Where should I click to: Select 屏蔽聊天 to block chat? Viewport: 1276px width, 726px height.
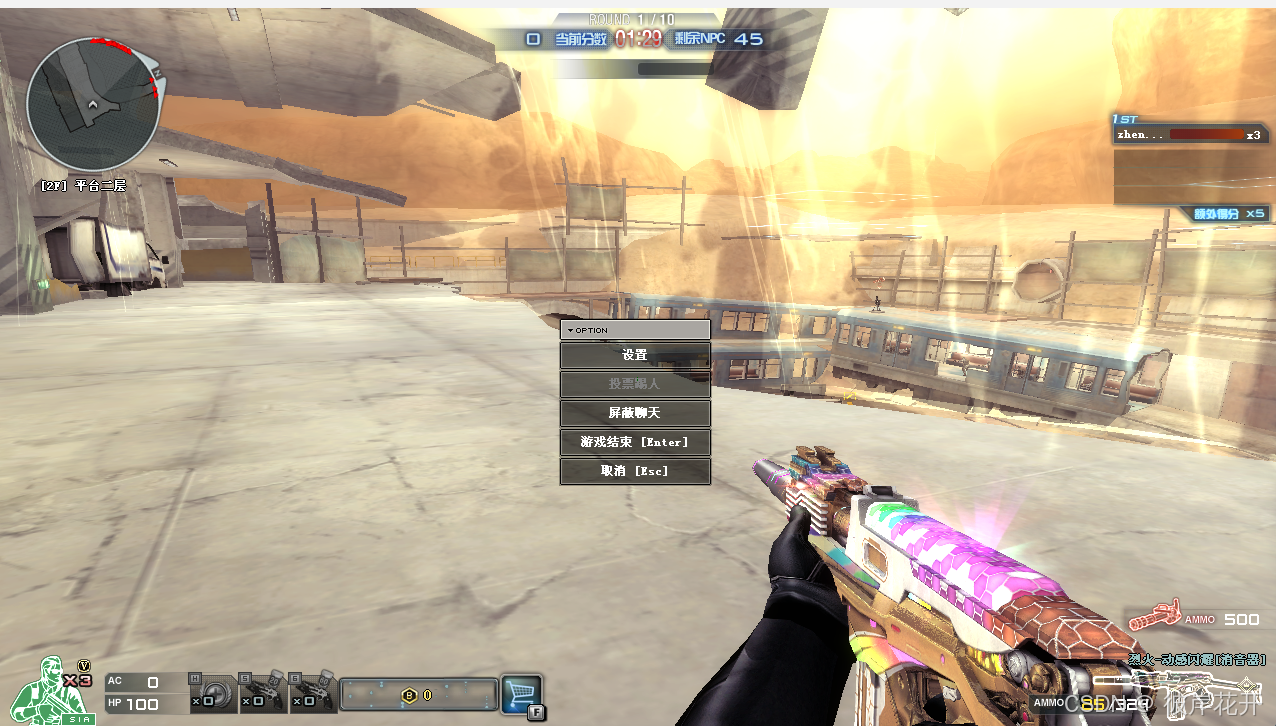pyautogui.click(x=635, y=413)
